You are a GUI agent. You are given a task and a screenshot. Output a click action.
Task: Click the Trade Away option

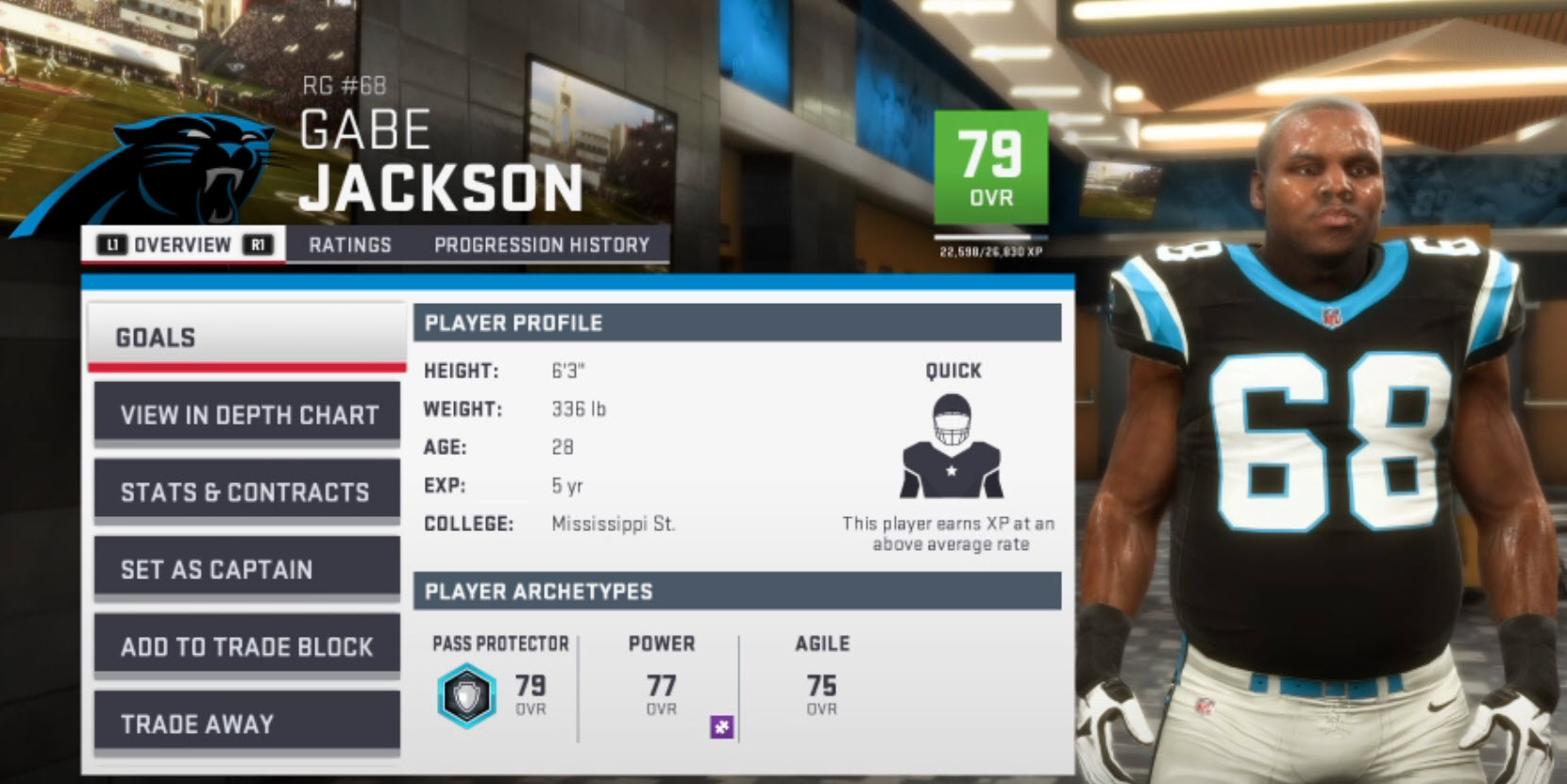coord(245,724)
